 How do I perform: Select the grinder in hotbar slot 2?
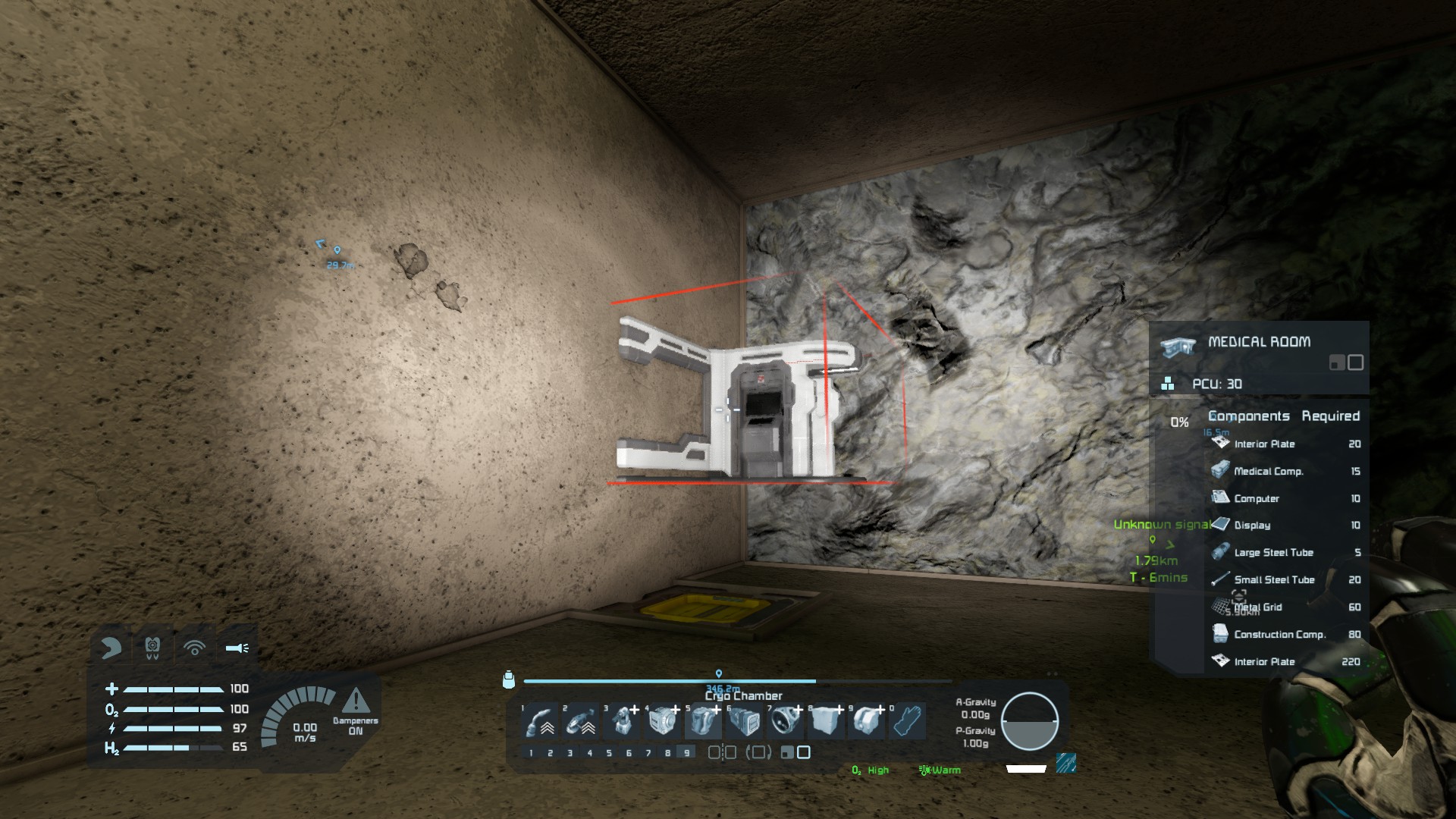pos(581,720)
